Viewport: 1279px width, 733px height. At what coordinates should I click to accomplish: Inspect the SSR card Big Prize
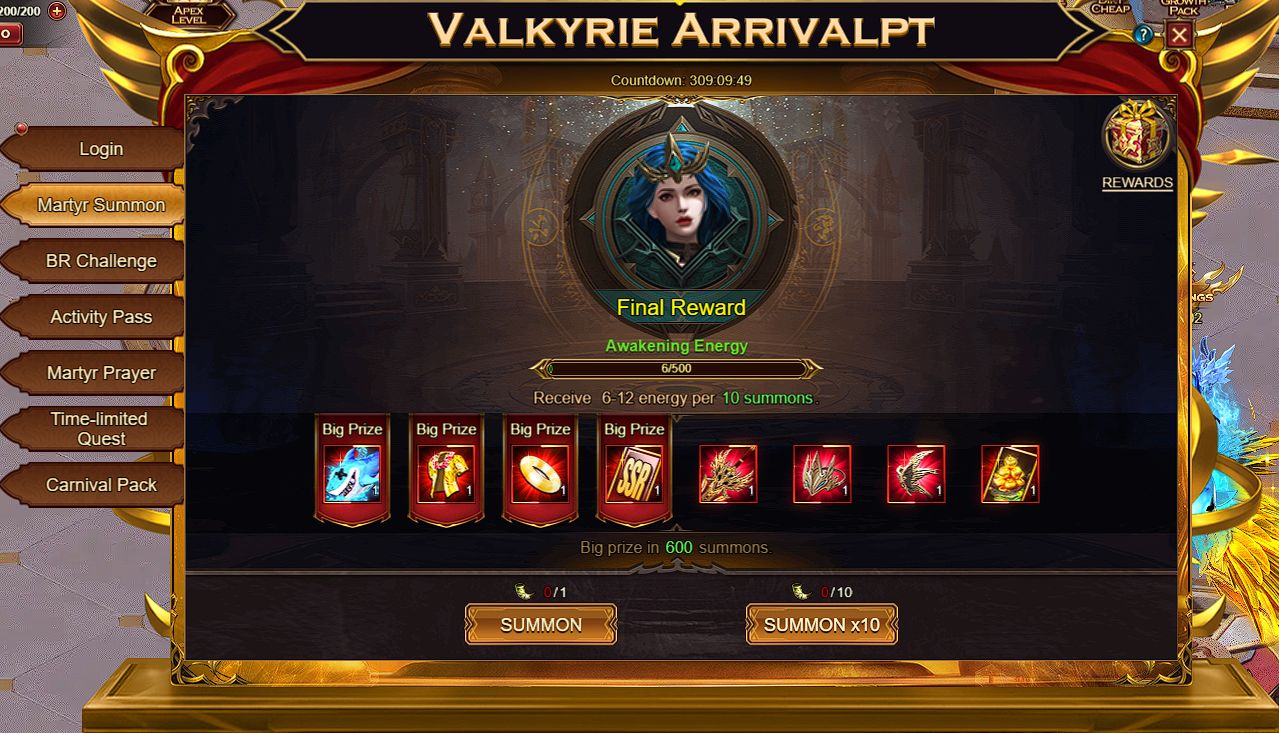634,474
